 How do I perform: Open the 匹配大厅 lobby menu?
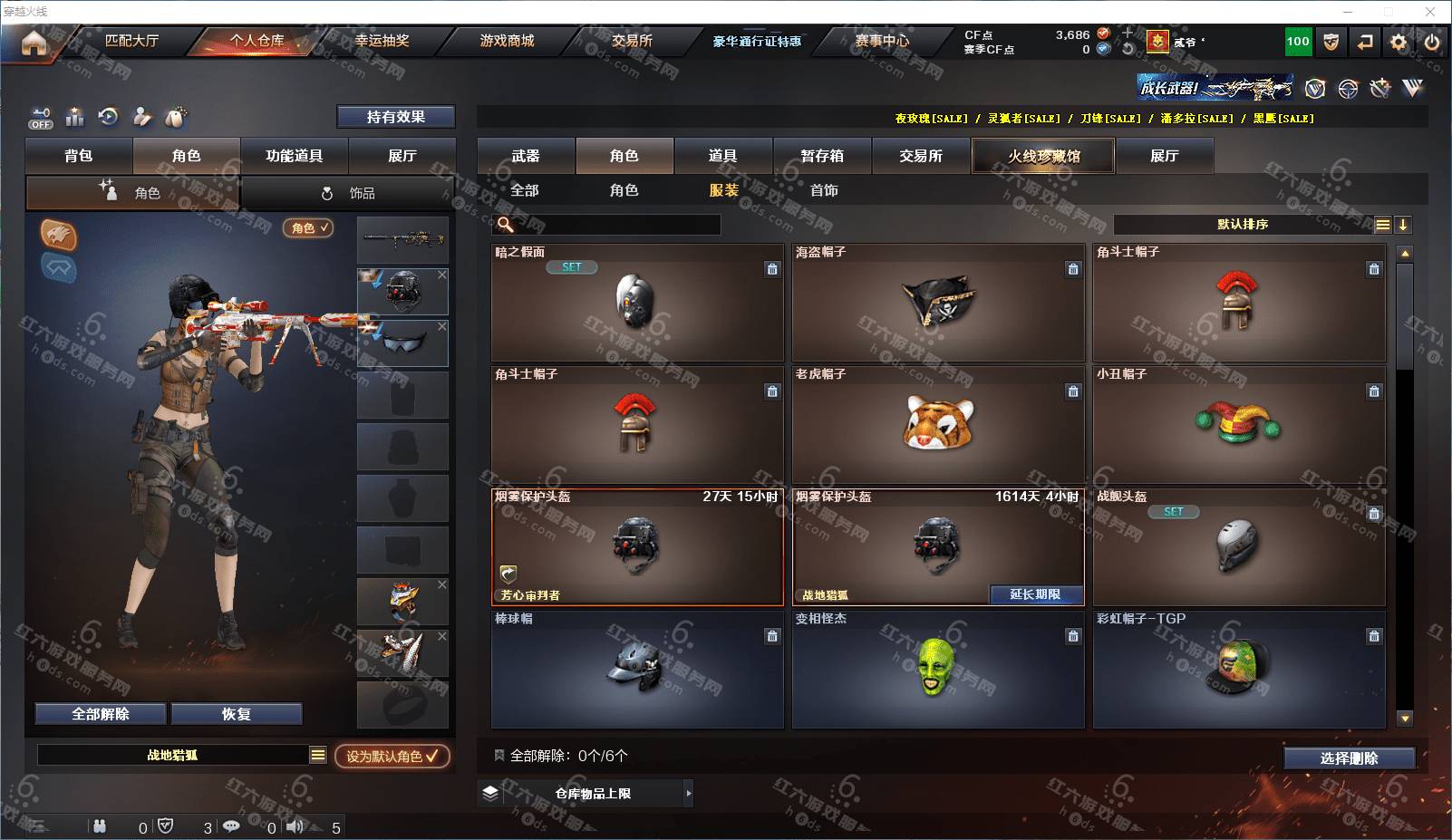click(x=131, y=41)
